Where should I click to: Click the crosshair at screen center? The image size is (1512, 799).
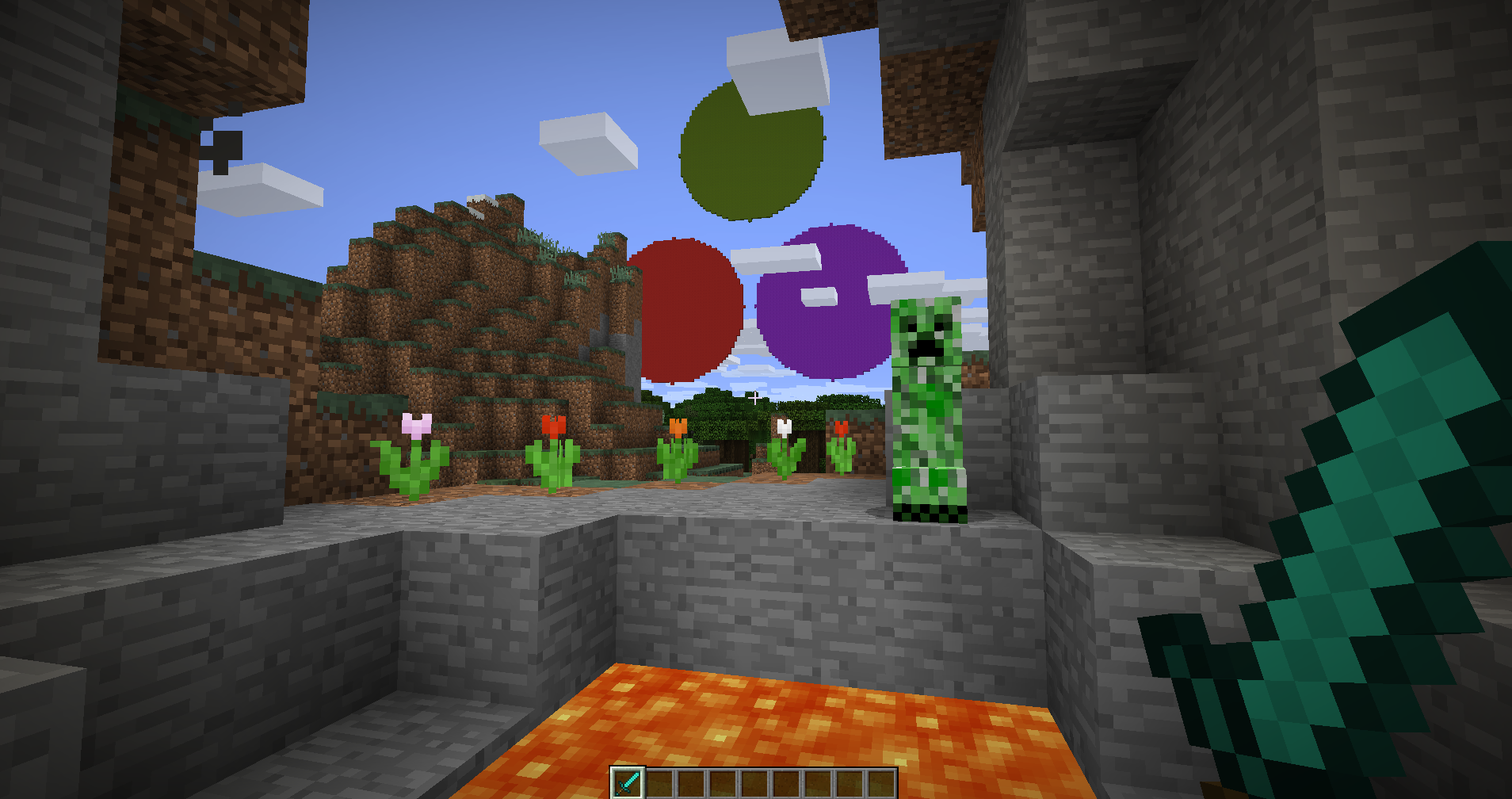tap(754, 396)
